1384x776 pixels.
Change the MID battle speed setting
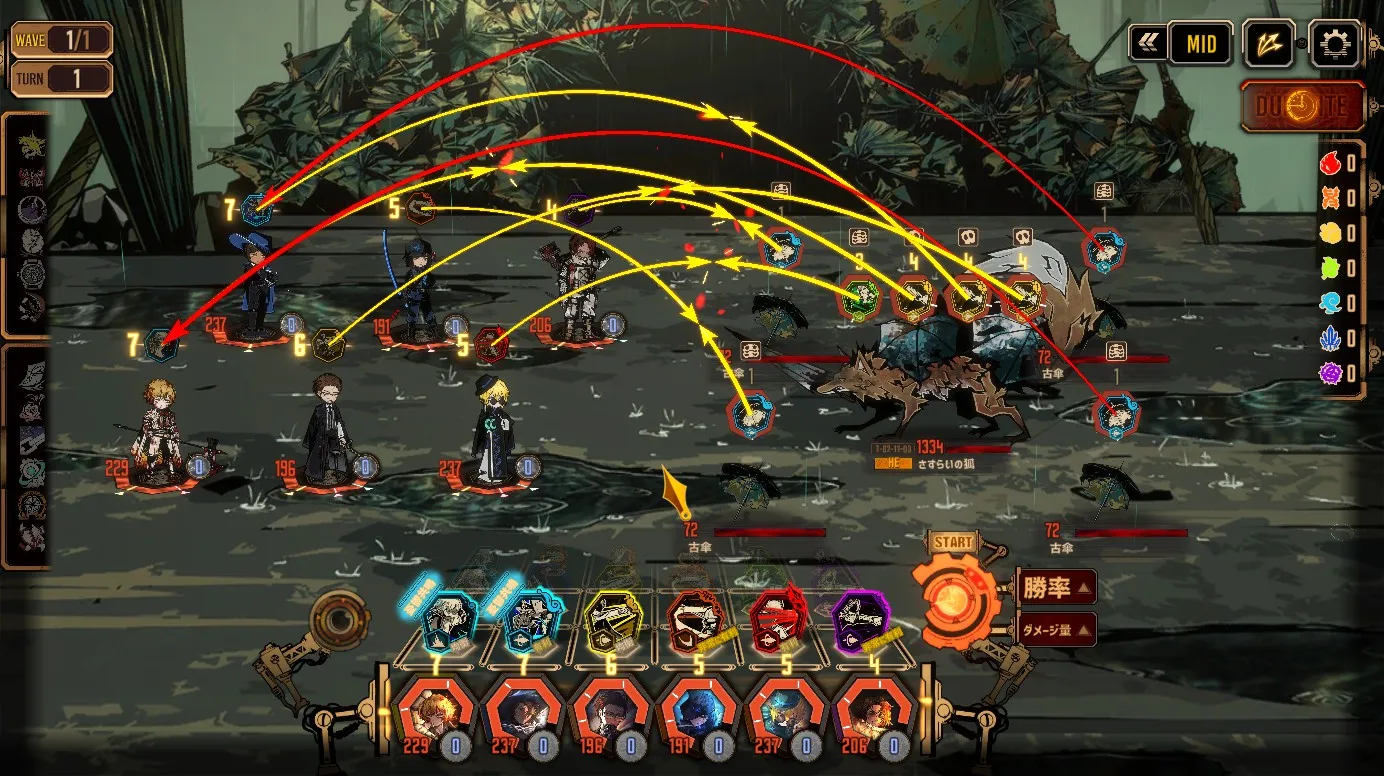pyautogui.click(x=1201, y=44)
